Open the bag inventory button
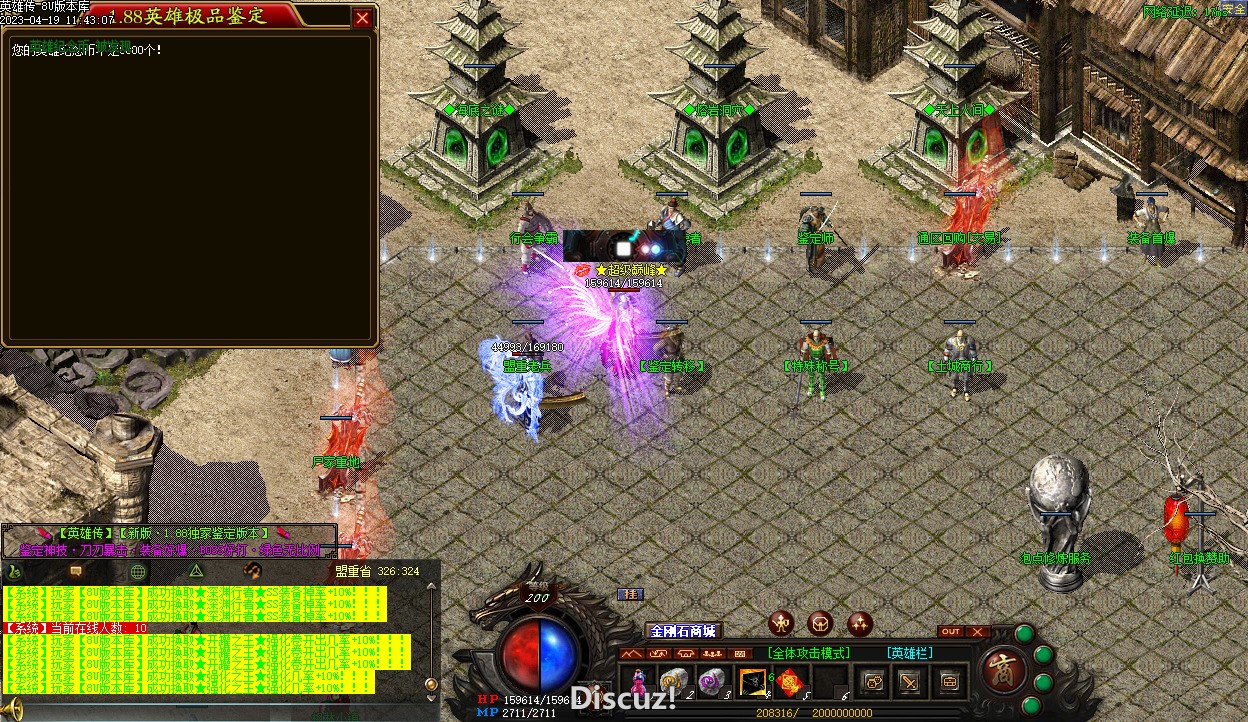1248x722 pixels. pyautogui.click(x=949, y=682)
